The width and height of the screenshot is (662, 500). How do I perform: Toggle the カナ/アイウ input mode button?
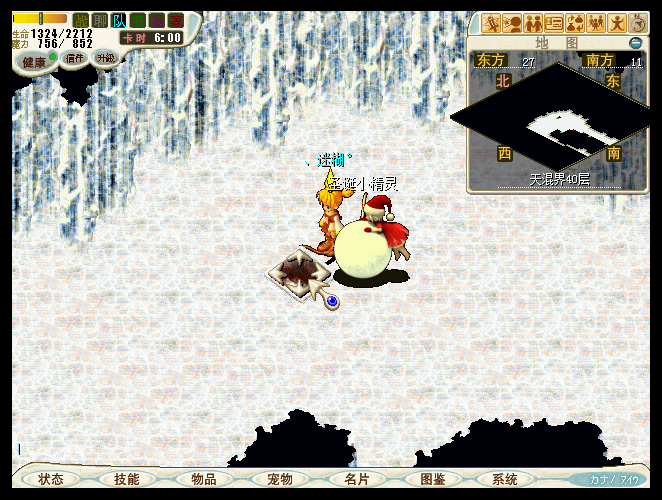tap(613, 480)
